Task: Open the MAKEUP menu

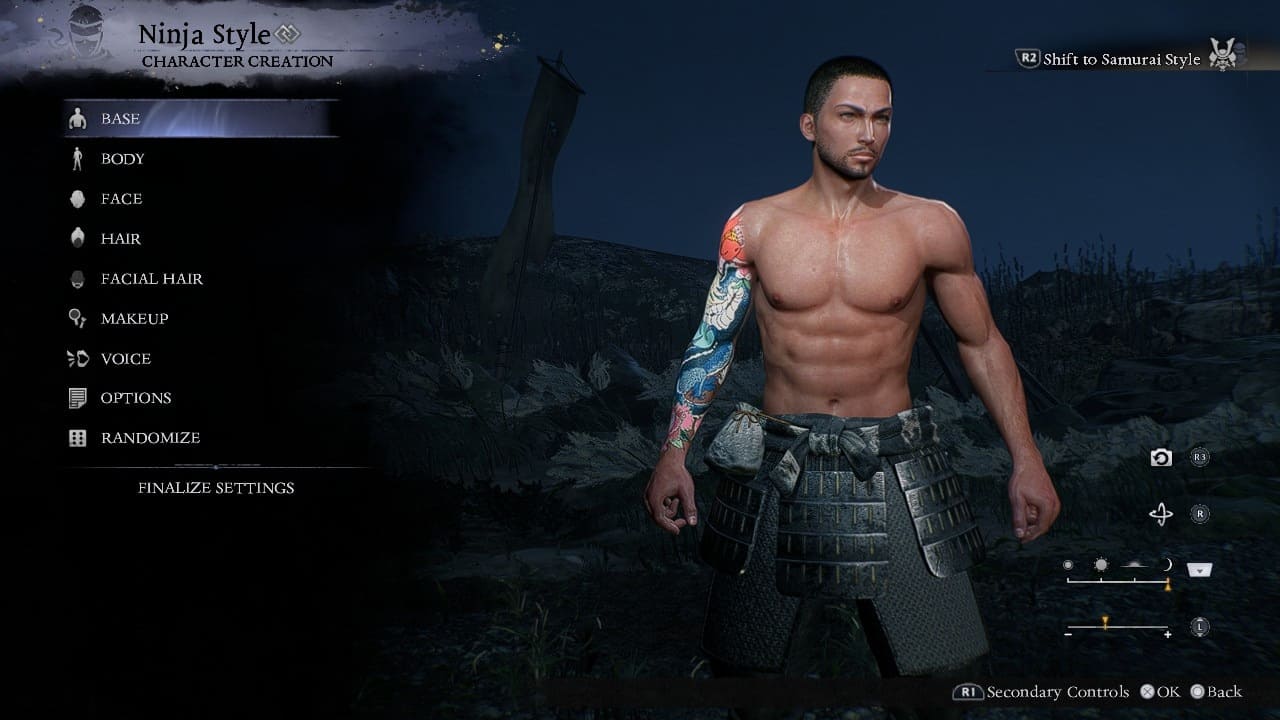Action: (134, 319)
